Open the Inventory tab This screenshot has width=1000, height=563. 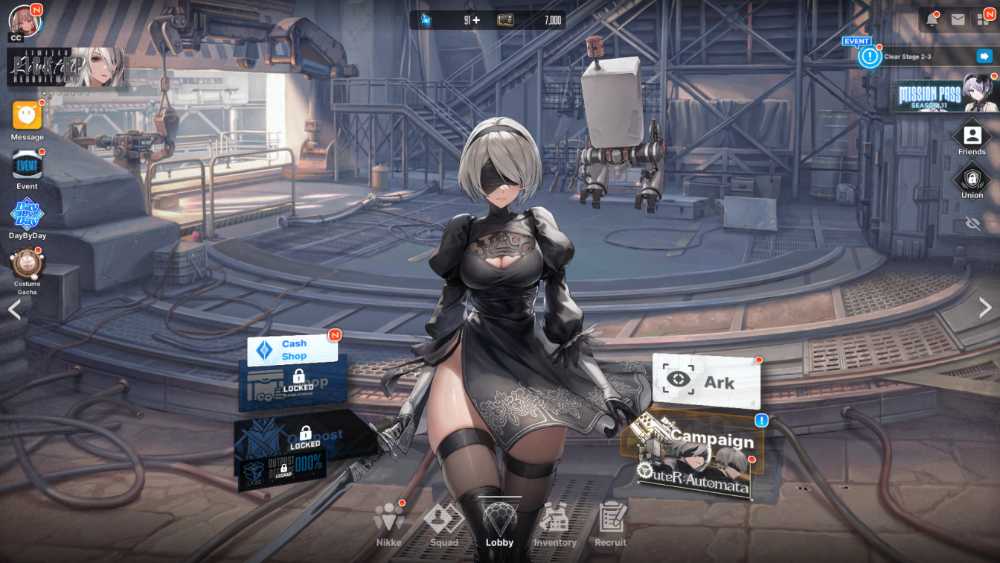point(554,522)
